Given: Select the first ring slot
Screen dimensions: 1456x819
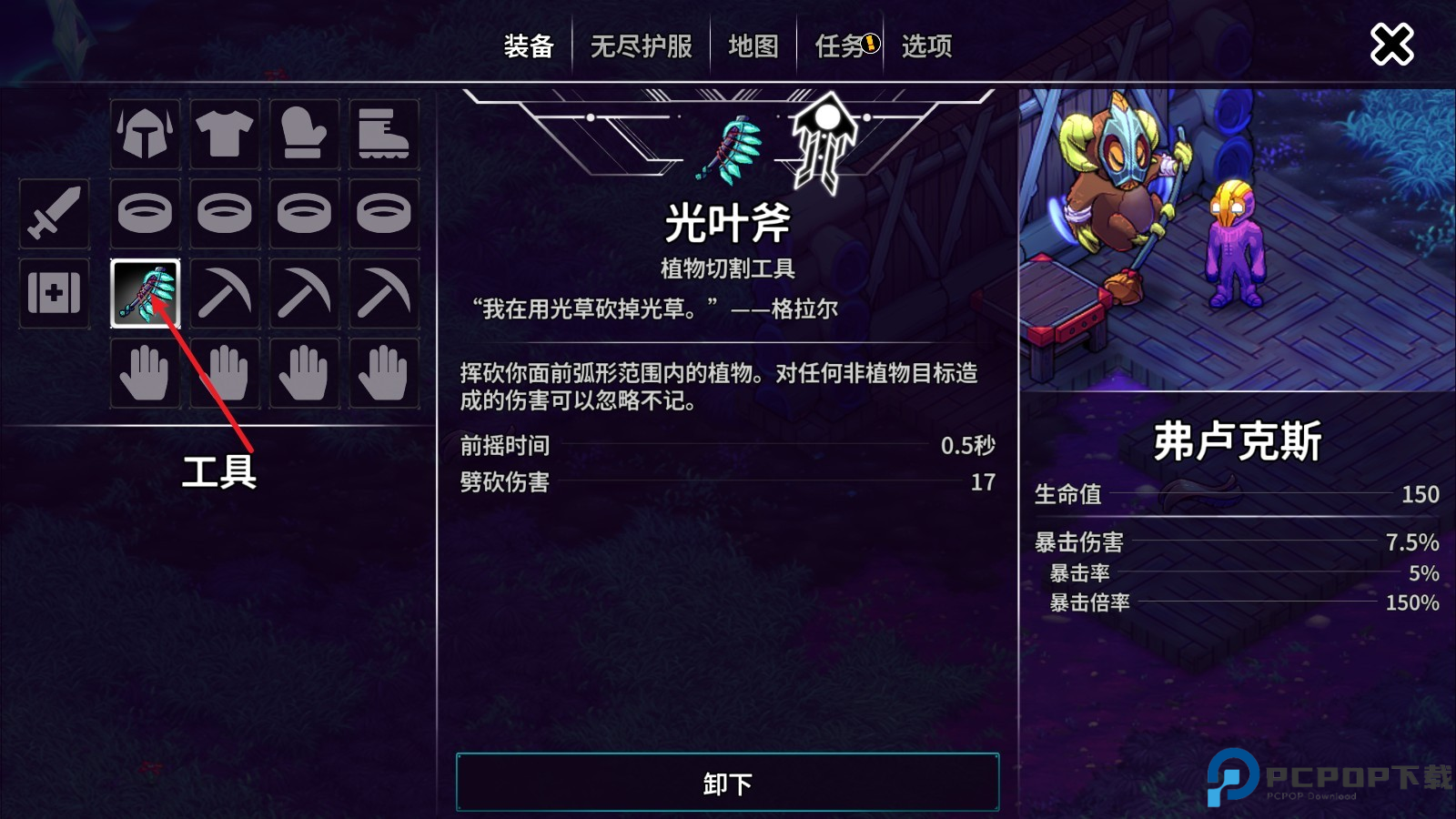Looking at the screenshot, I should point(145,214).
